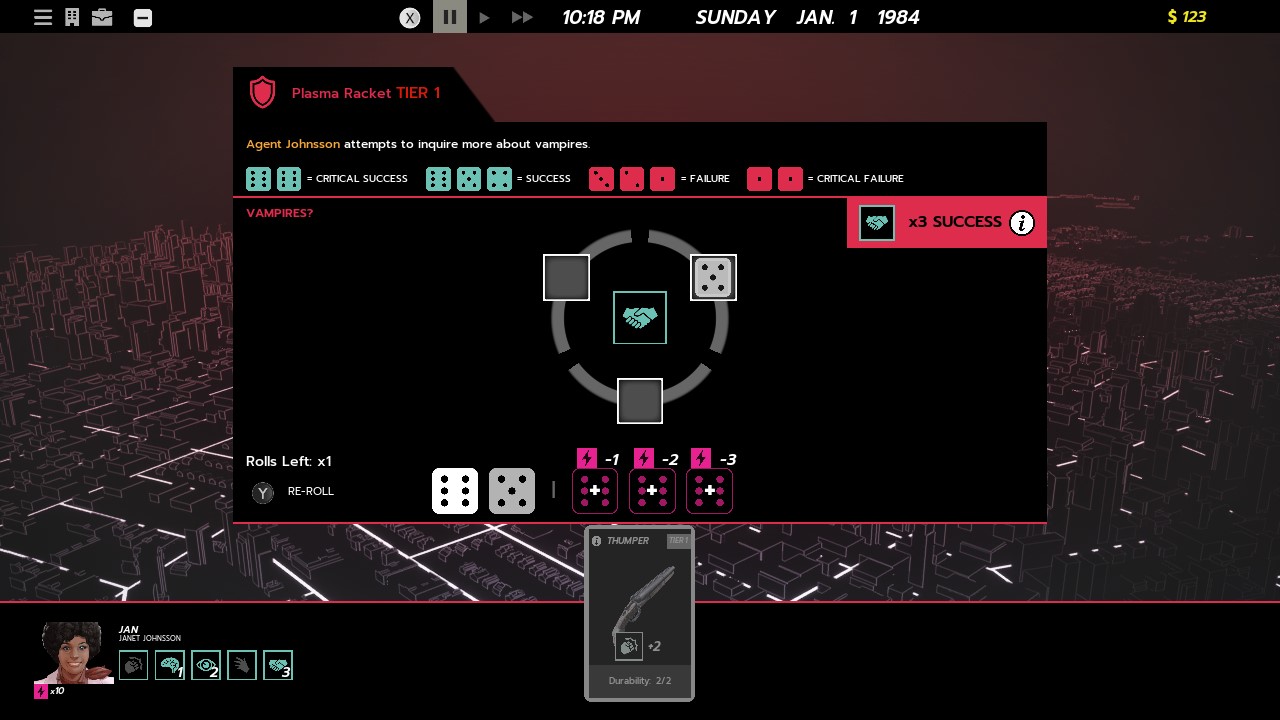Select the building icon in the top bar
This screenshot has height=720, width=1280.
(x=71, y=17)
